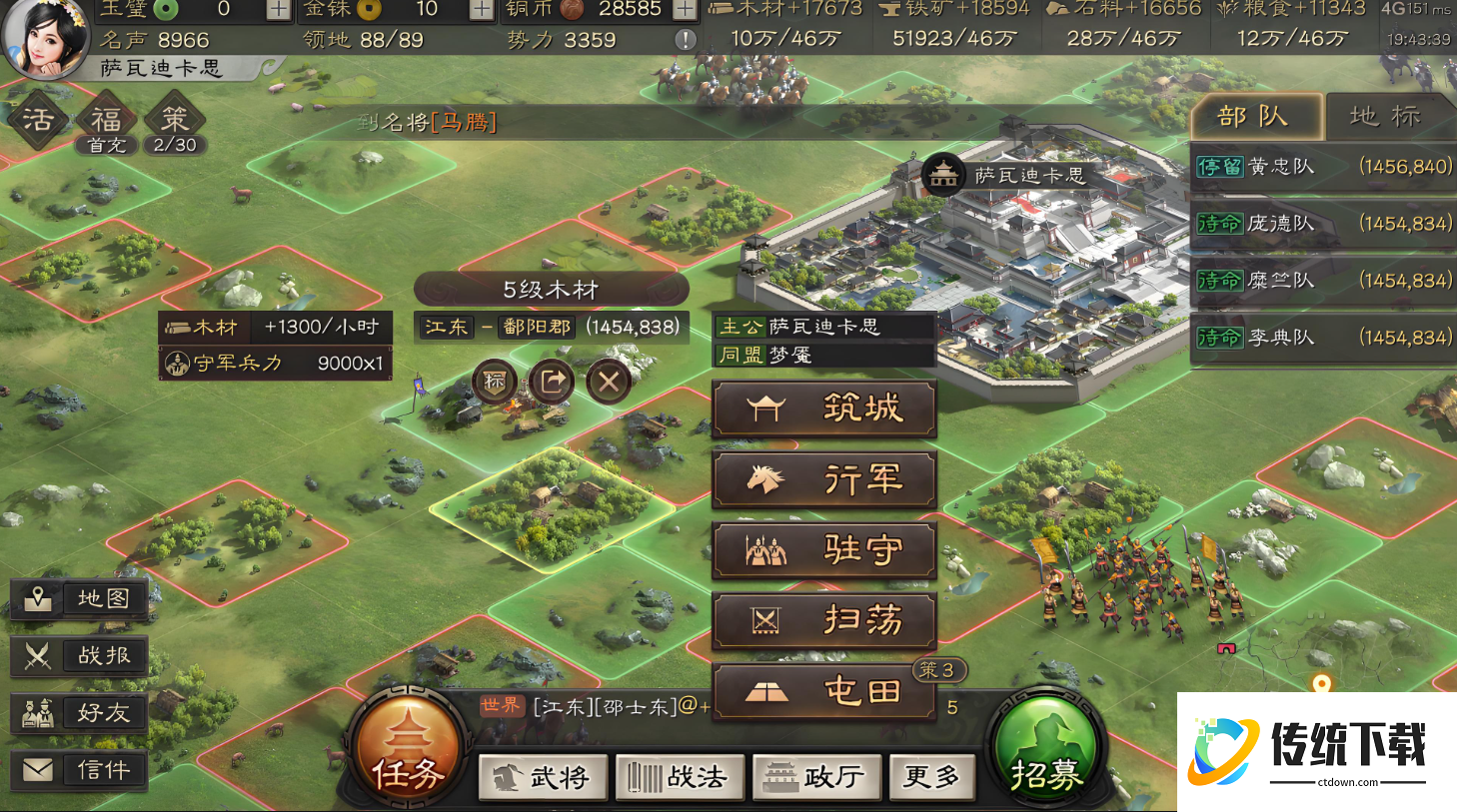Select the 黄忠队 troop row
The image size is (1457, 812).
click(1323, 167)
